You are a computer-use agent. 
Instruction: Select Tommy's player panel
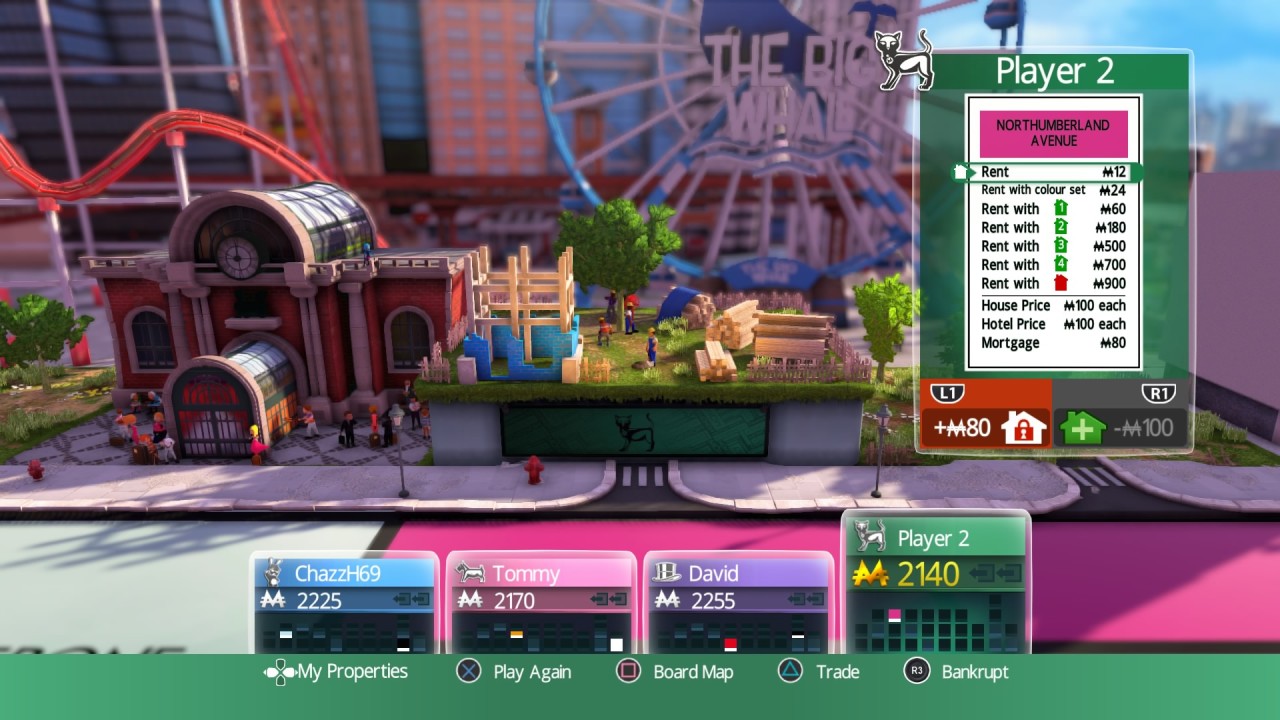click(541, 602)
